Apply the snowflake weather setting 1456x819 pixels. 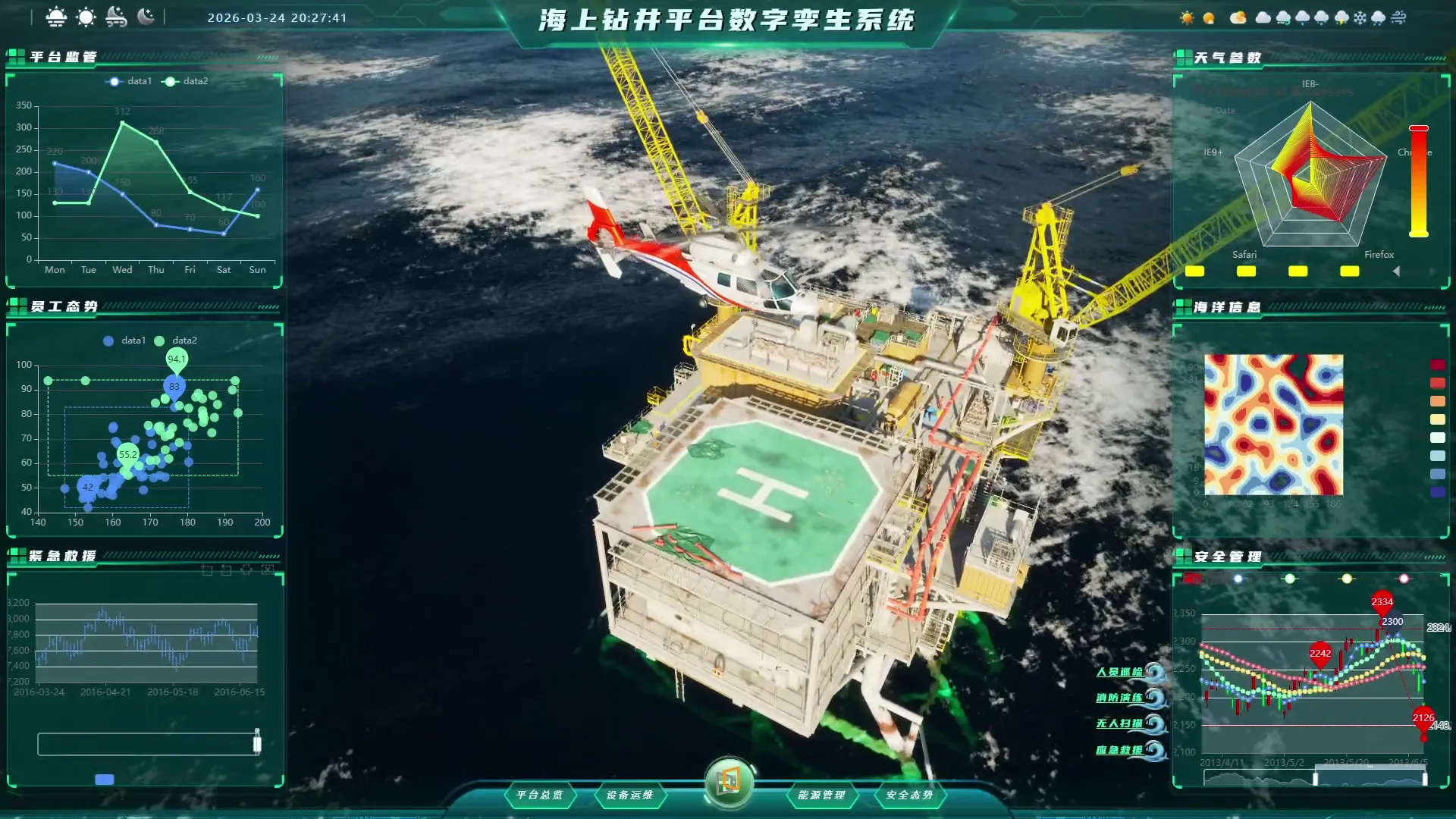1360,18
